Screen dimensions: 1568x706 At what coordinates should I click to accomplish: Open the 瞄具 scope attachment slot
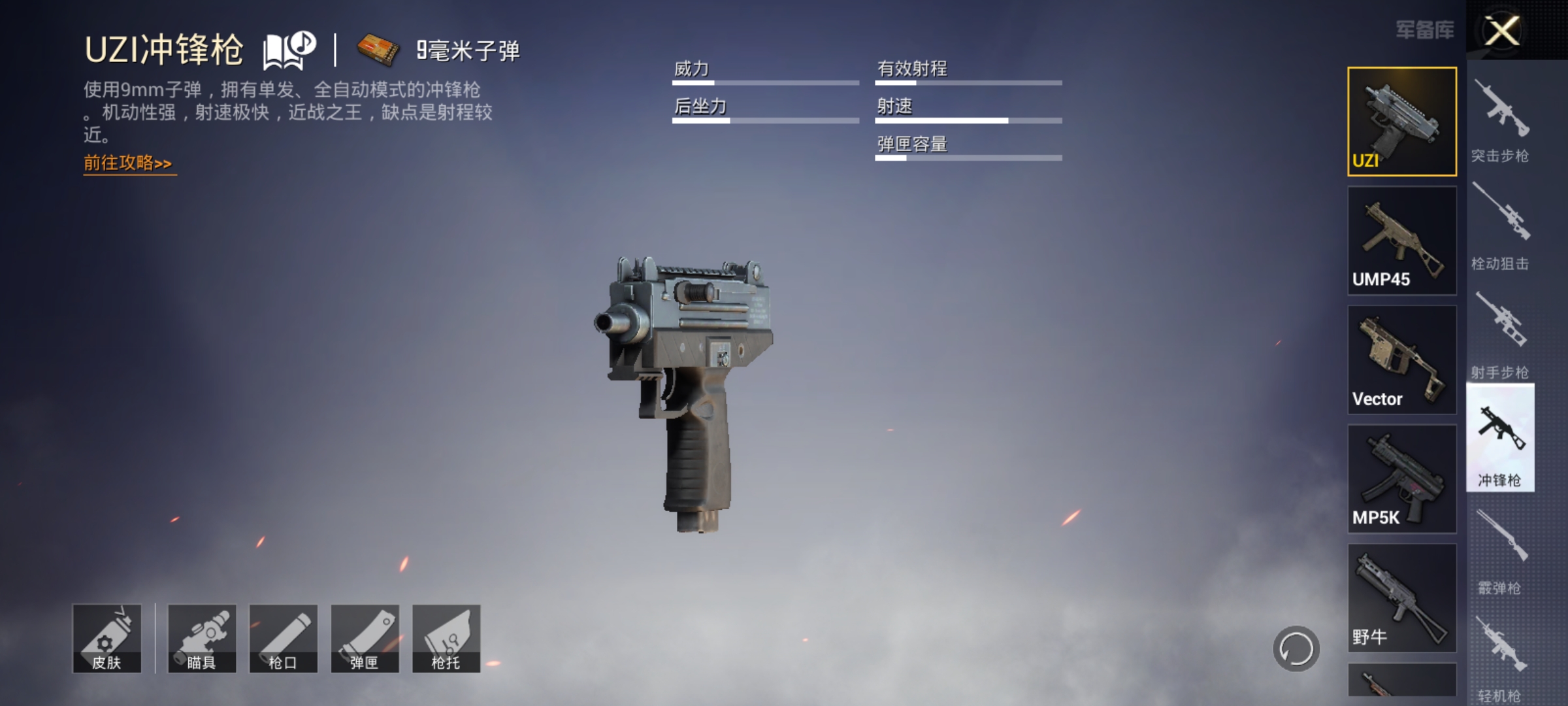[x=204, y=637]
